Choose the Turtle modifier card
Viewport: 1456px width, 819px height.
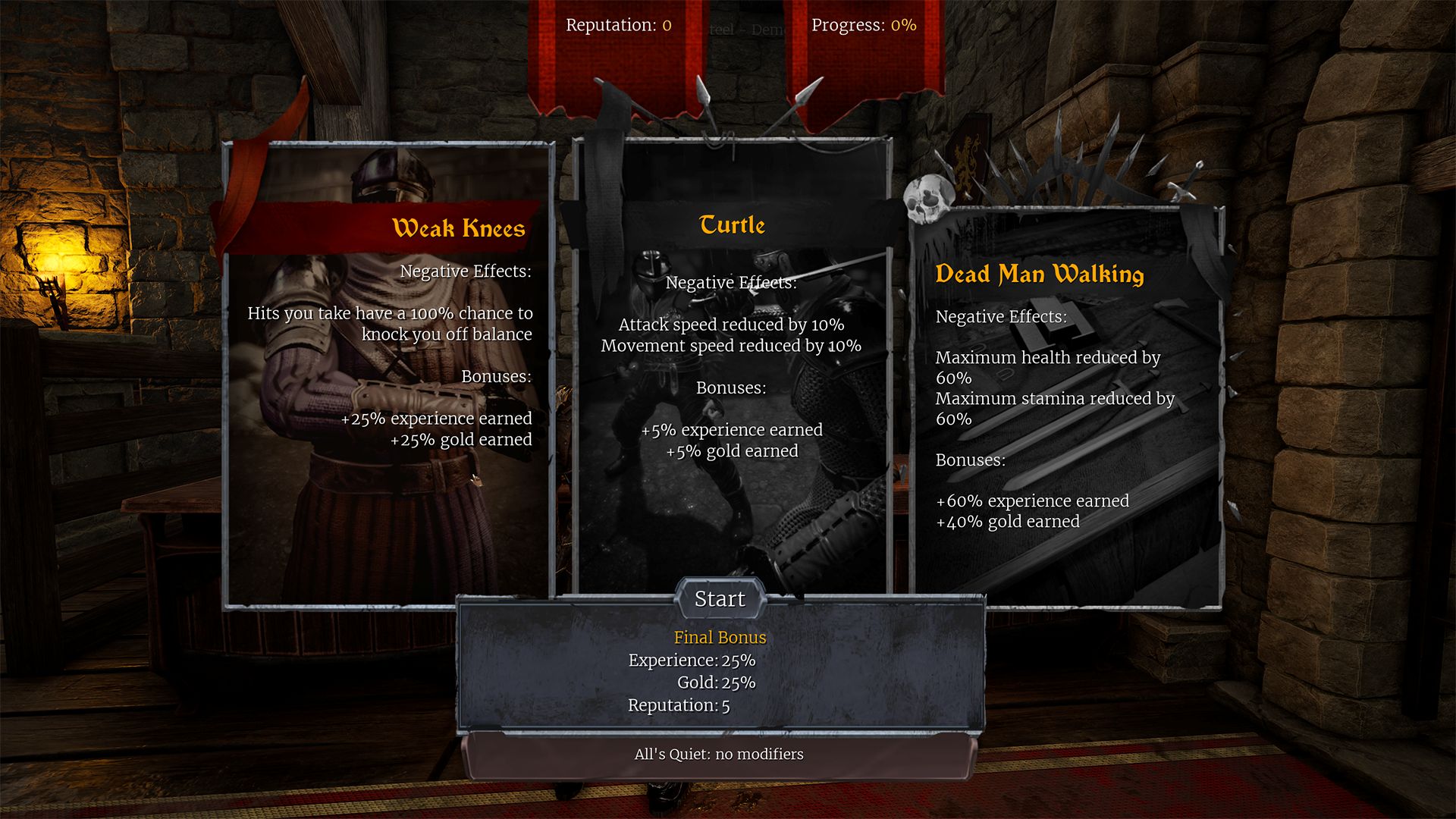731,364
